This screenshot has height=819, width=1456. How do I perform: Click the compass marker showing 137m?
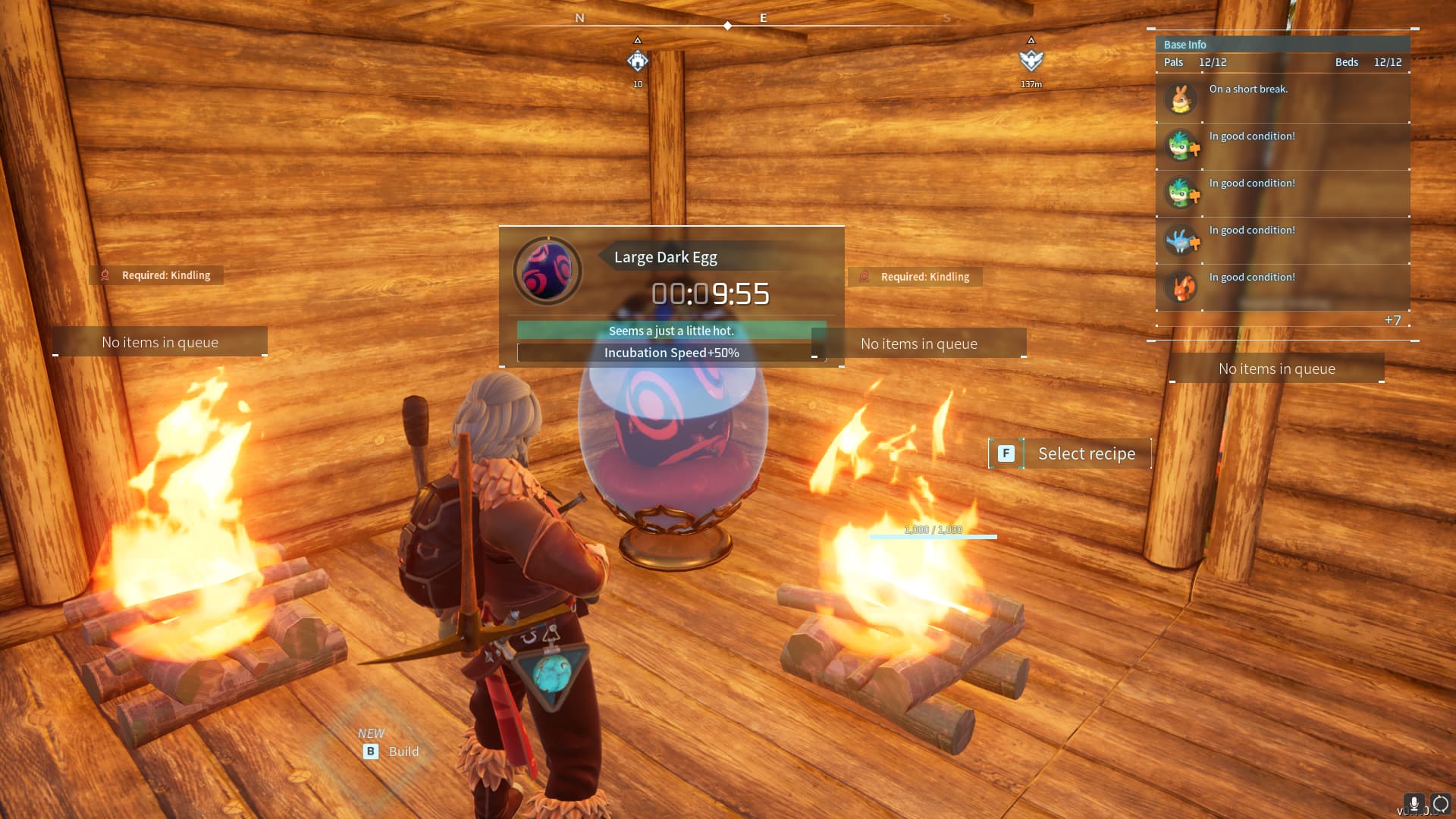pos(1031,61)
